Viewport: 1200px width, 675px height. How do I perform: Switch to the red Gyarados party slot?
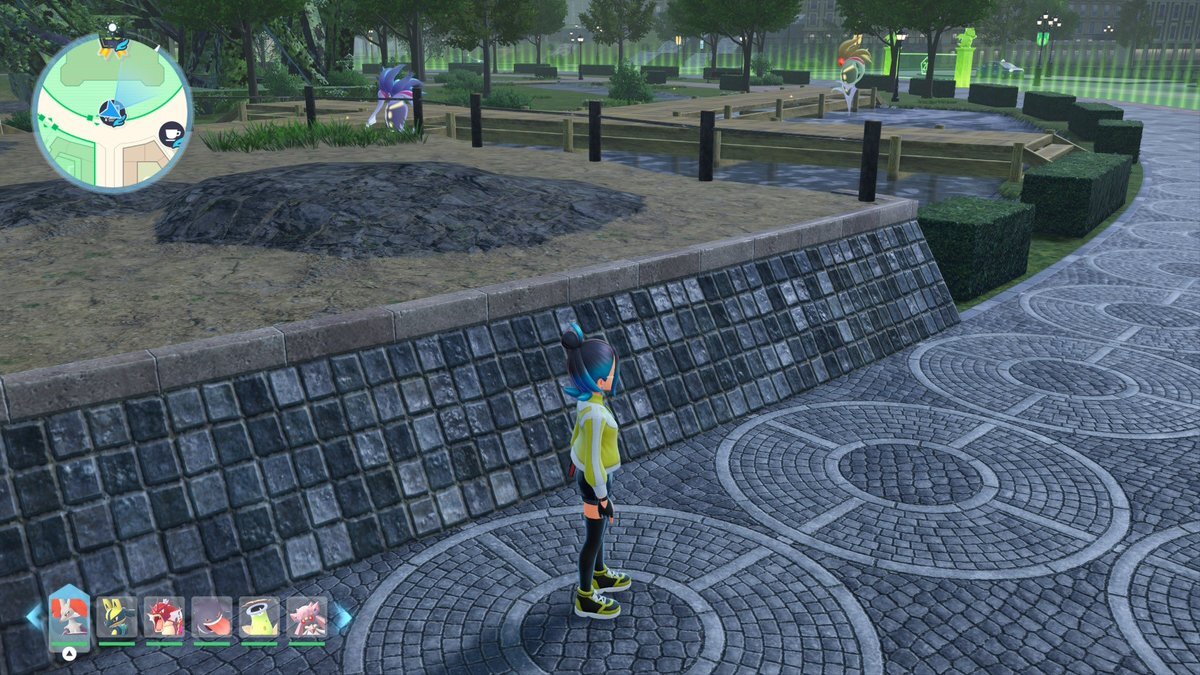(164, 618)
